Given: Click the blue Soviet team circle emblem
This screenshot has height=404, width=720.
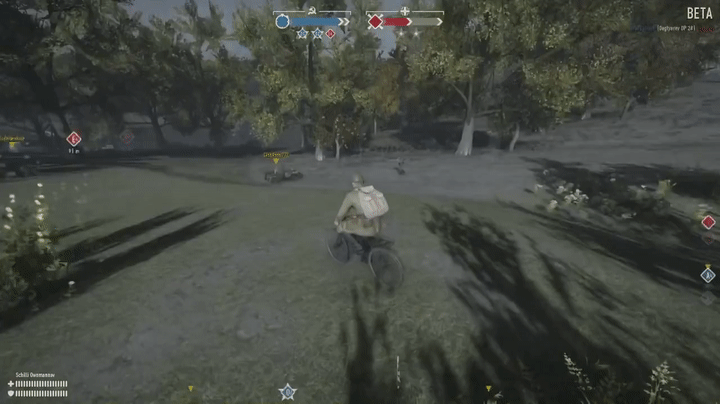Looking at the screenshot, I should (282, 21).
